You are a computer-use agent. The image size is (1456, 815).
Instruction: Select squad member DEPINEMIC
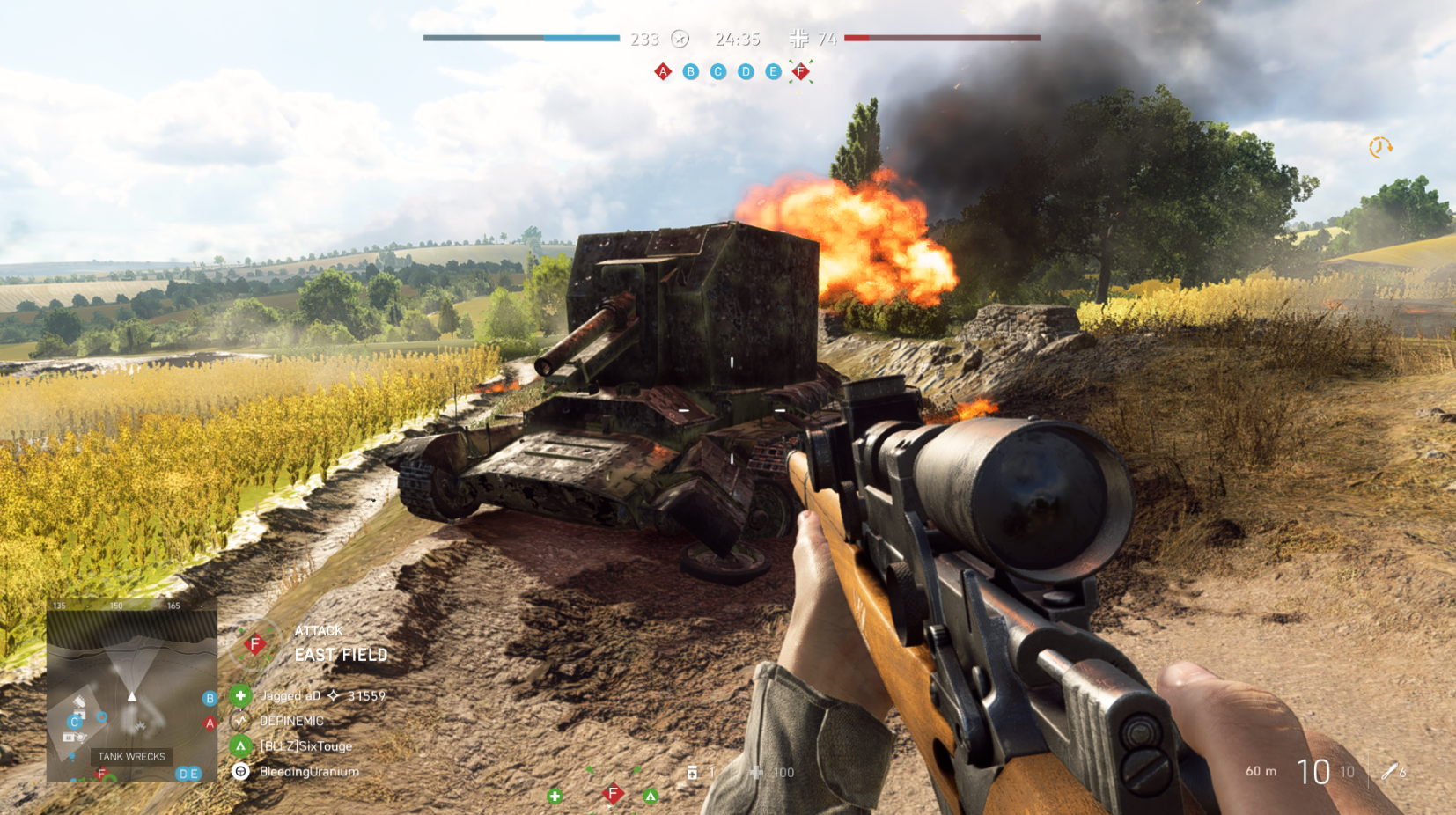tap(291, 721)
